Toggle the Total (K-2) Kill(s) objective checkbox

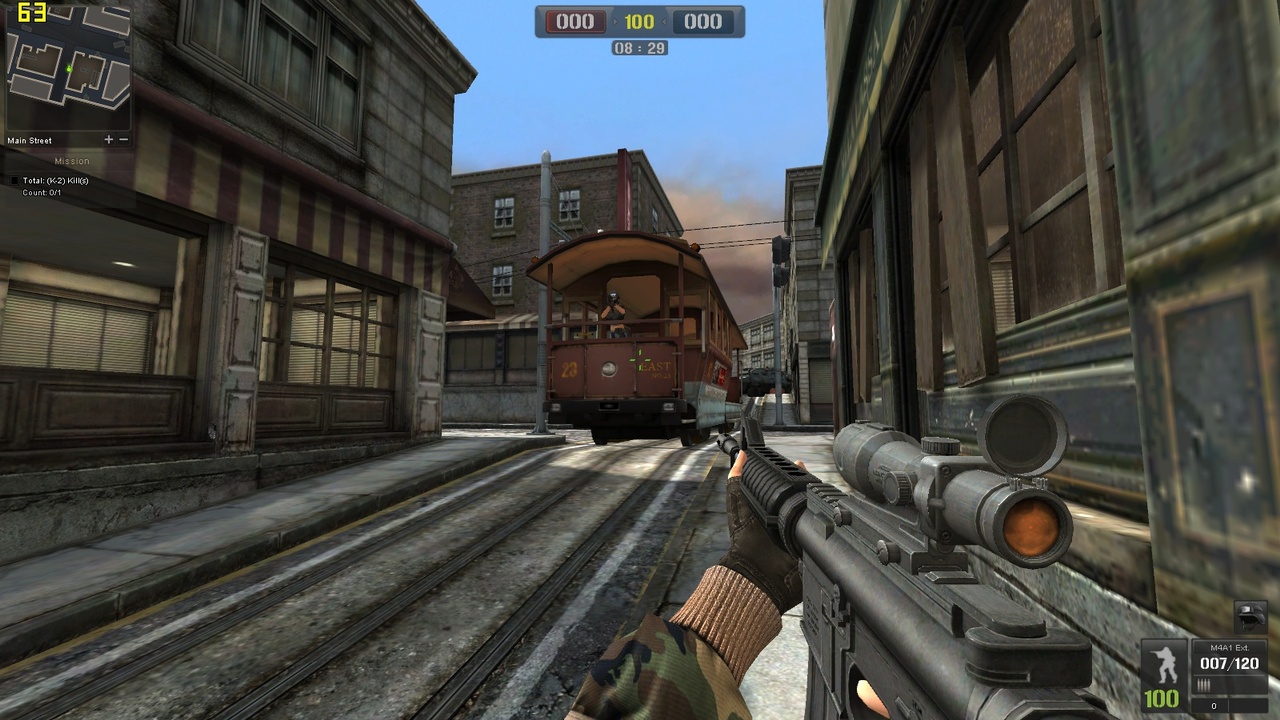coord(14,180)
